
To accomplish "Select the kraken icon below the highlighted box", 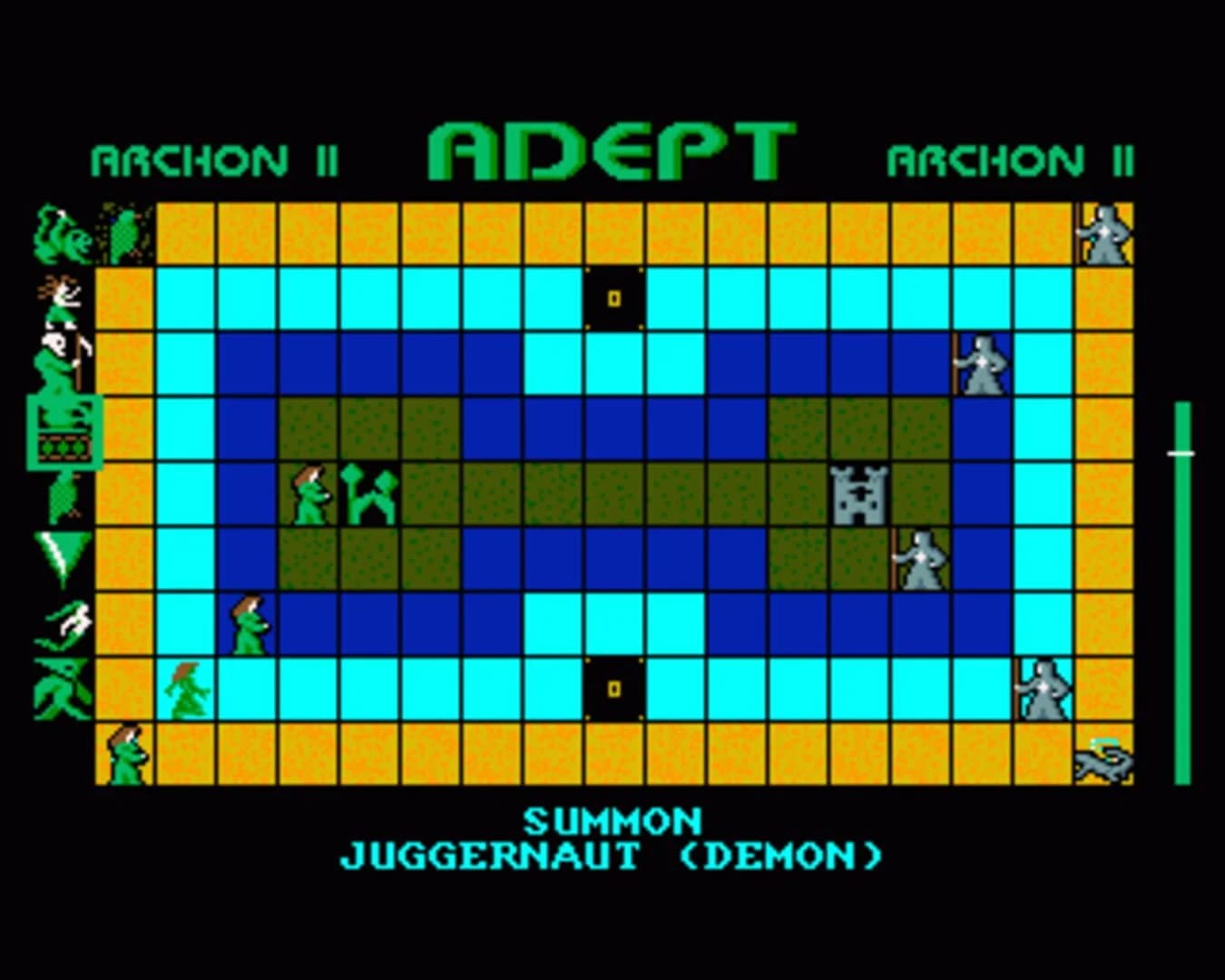I will (62, 495).
